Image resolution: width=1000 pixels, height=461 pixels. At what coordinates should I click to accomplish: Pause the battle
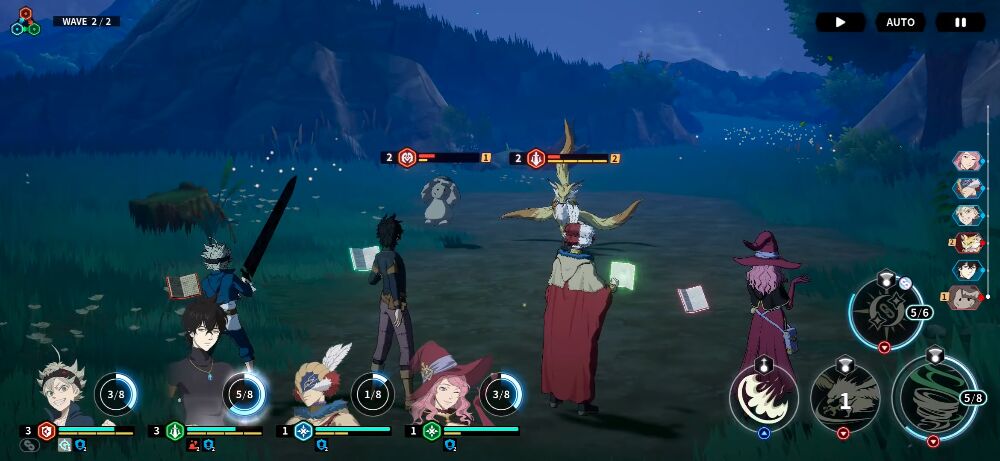[960, 22]
